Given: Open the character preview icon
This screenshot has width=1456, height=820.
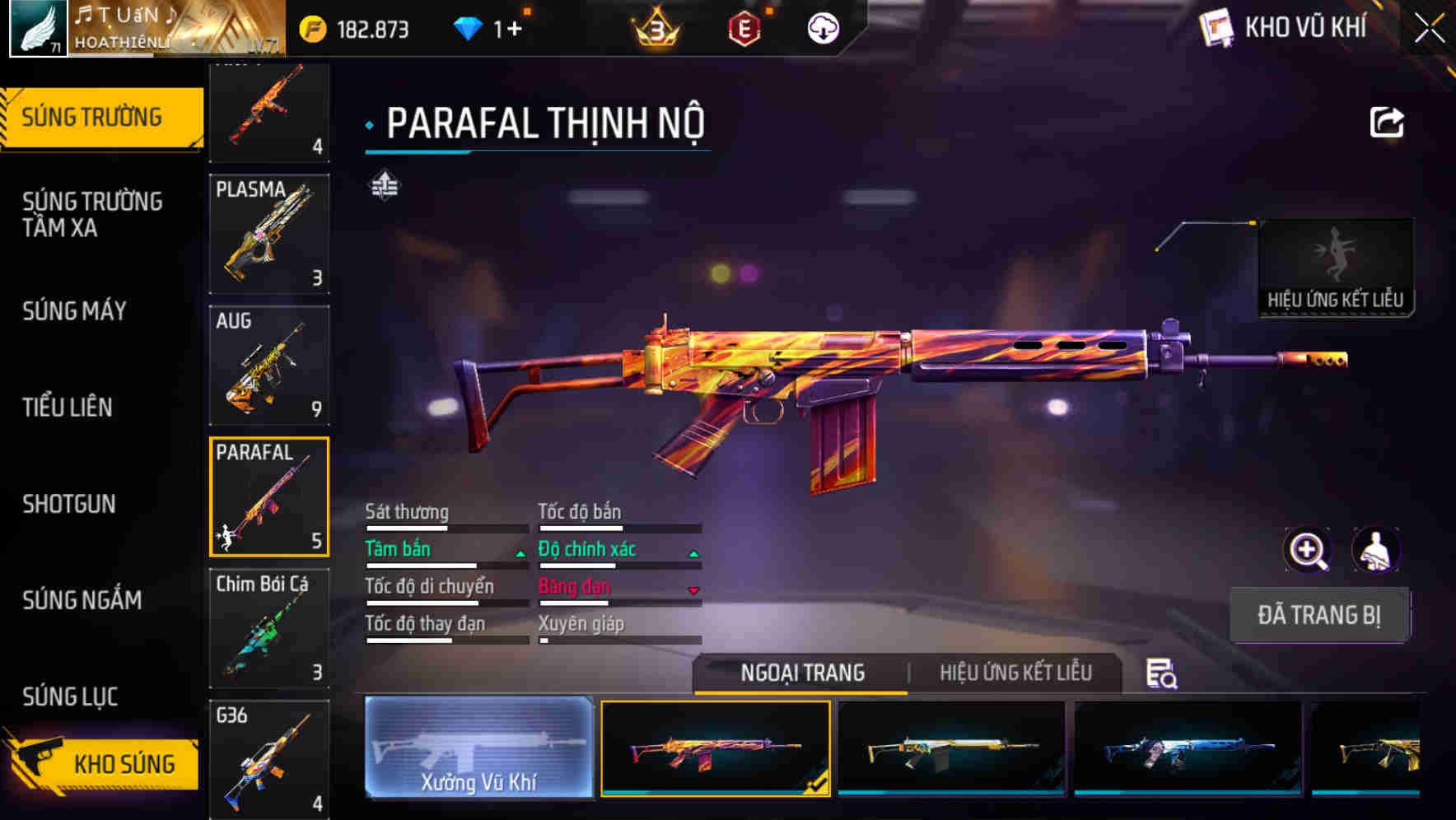Looking at the screenshot, I should coord(1377,550).
